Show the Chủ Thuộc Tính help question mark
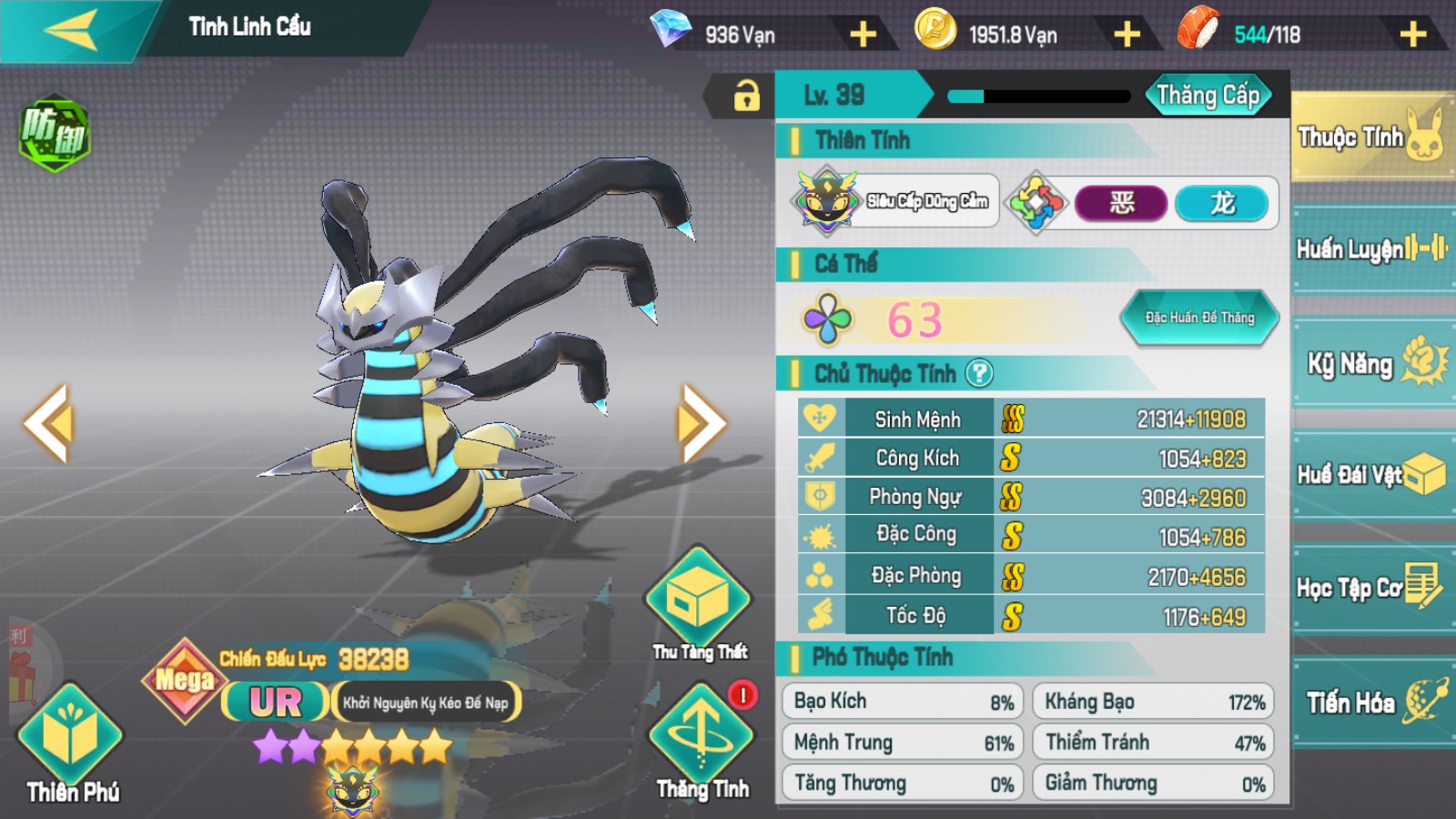This screenshot has width=1456, height=819. [x=979, y=373]
